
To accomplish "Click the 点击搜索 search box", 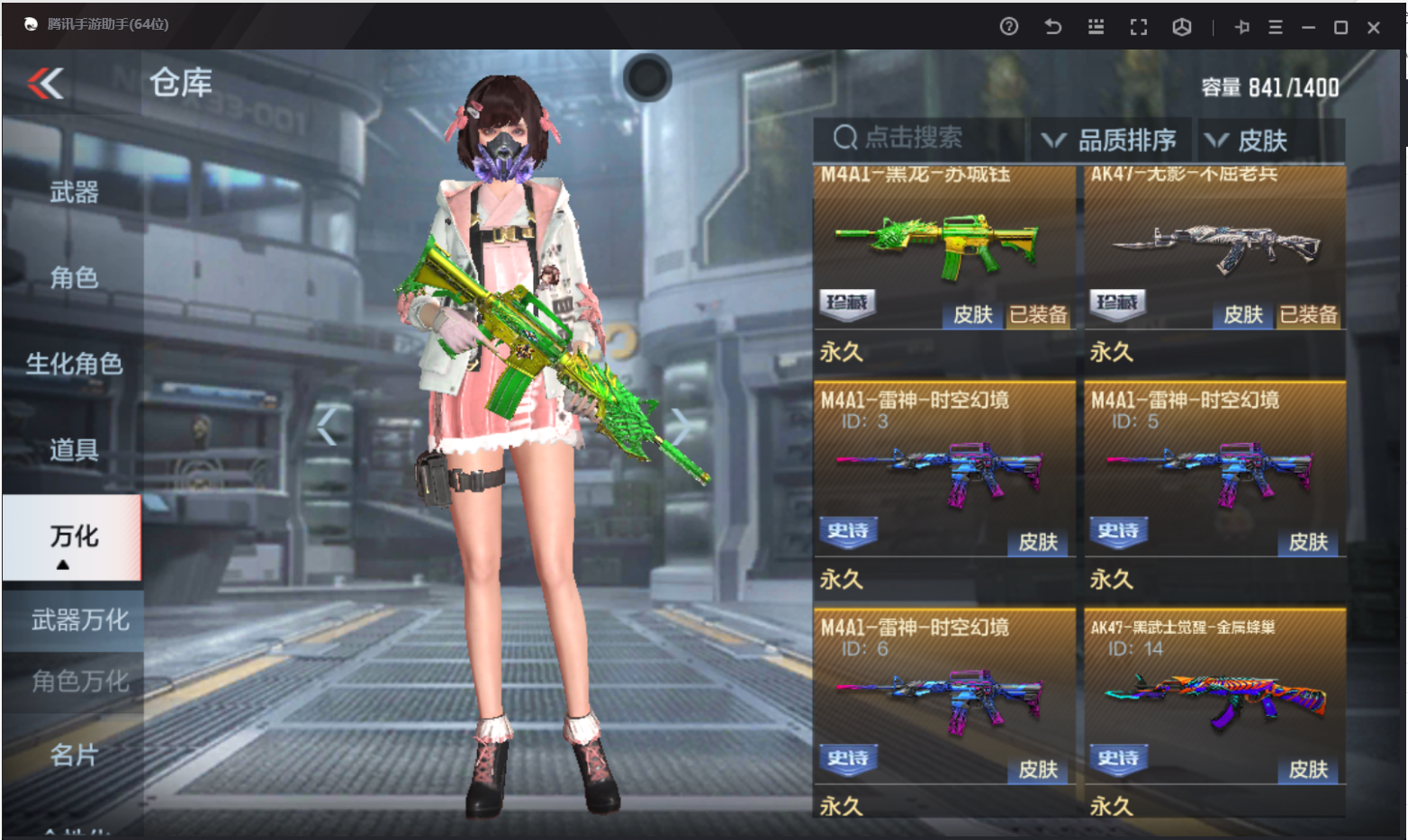I will point(918,139).
